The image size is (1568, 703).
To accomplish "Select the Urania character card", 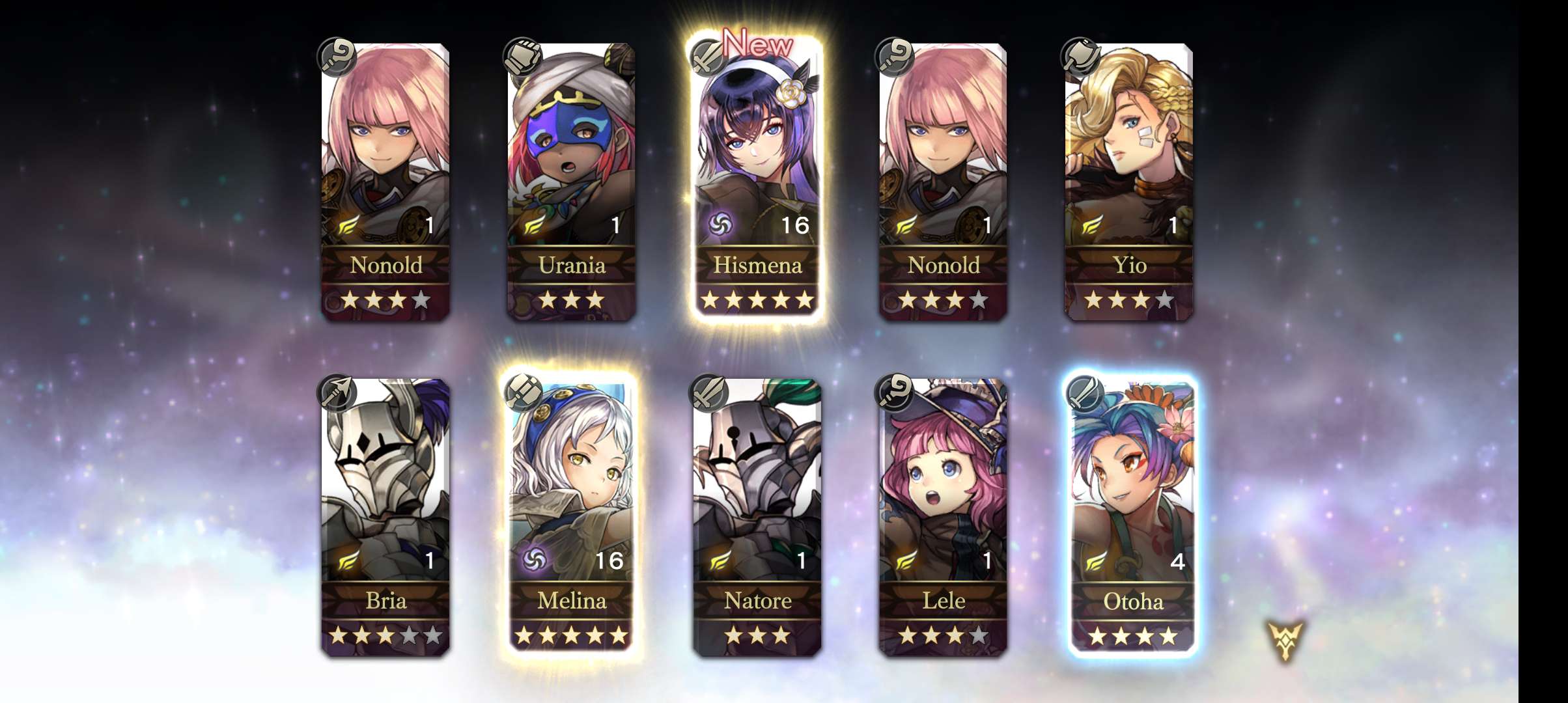I will 572,182.
